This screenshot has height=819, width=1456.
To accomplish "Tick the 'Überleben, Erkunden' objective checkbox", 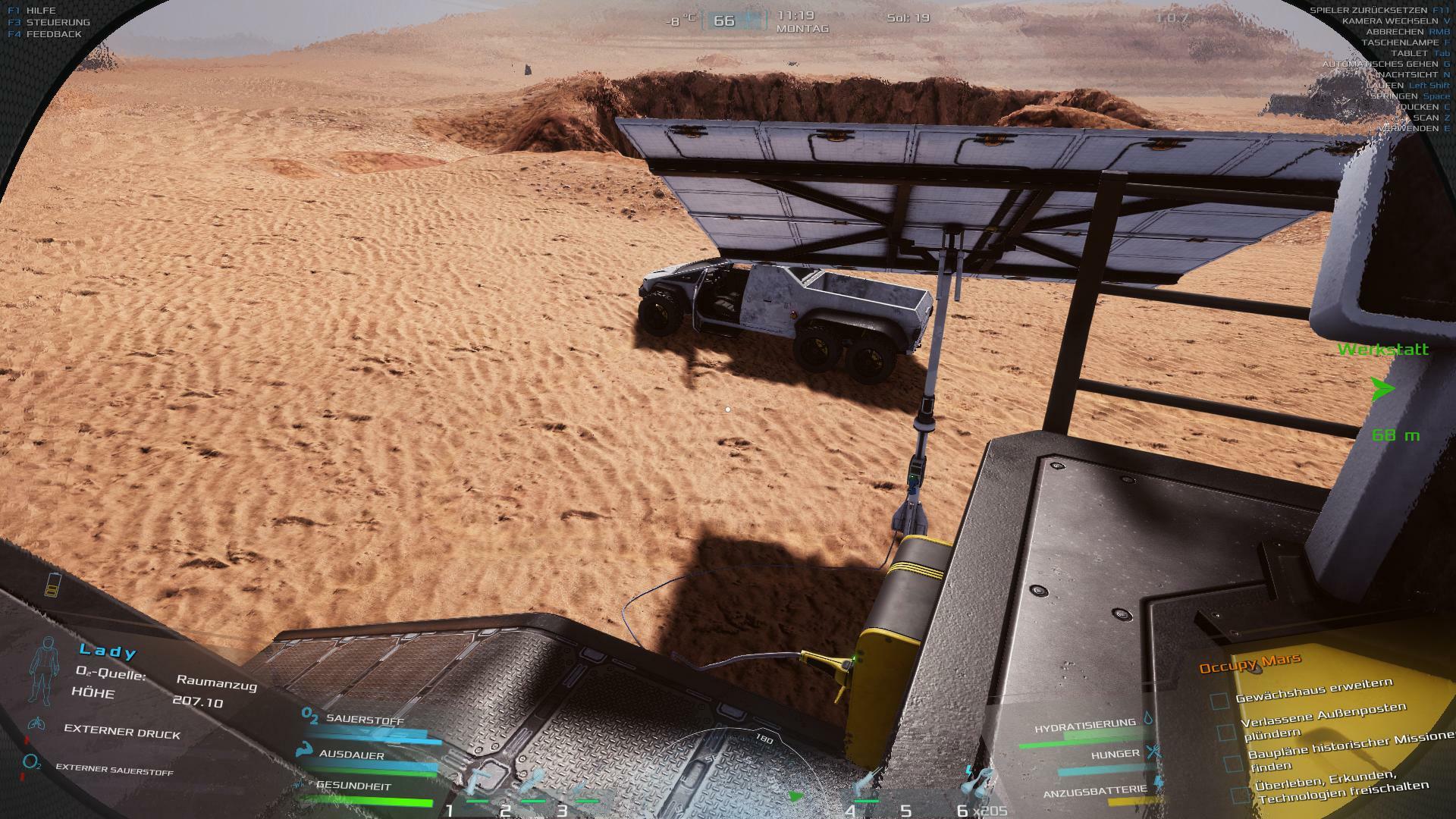I will (x=1241, y=795).
